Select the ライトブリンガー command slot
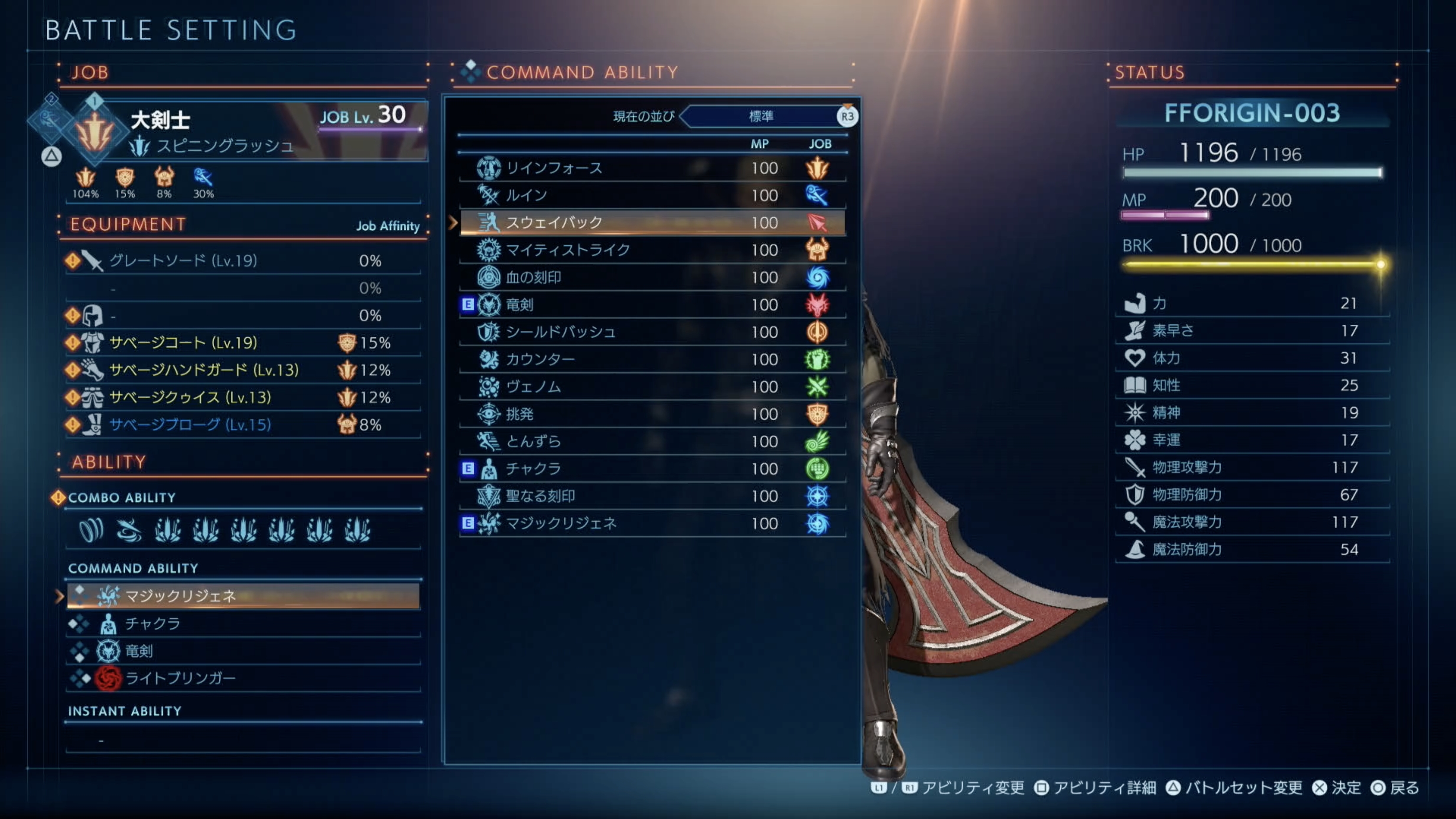The width and height of the screenshot is (1456, 819). (243, 678)
